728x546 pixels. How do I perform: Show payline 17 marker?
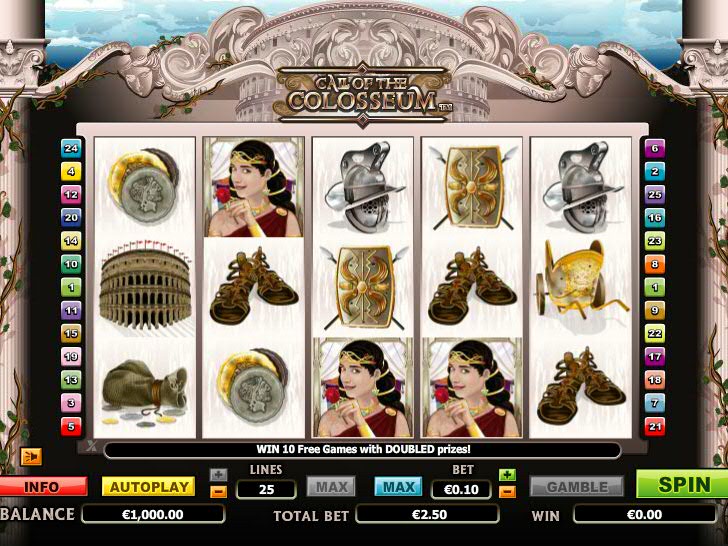point(655,357)
